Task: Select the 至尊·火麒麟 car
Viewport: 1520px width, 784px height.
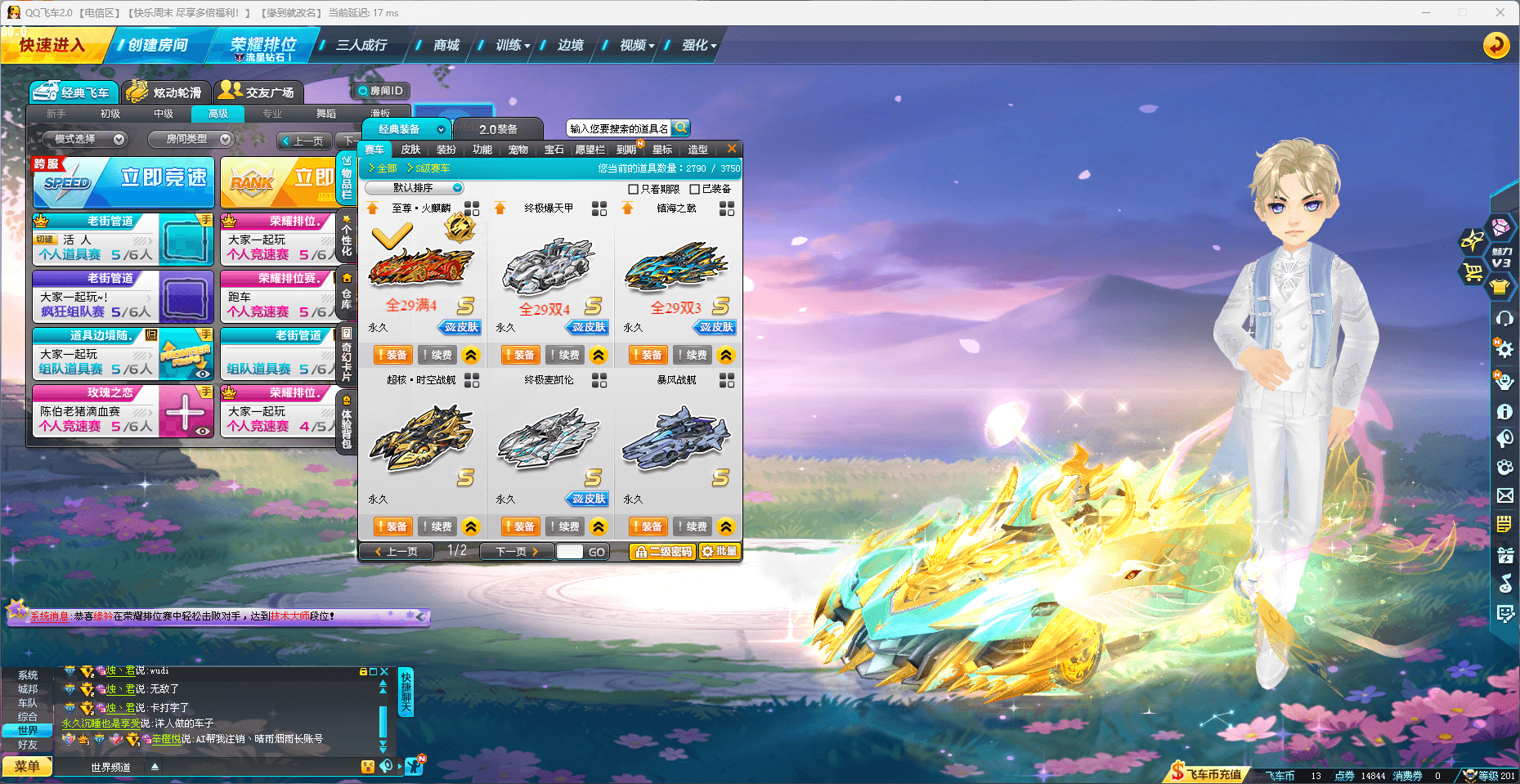Action: pyautogui.click(x=421, y=266)
